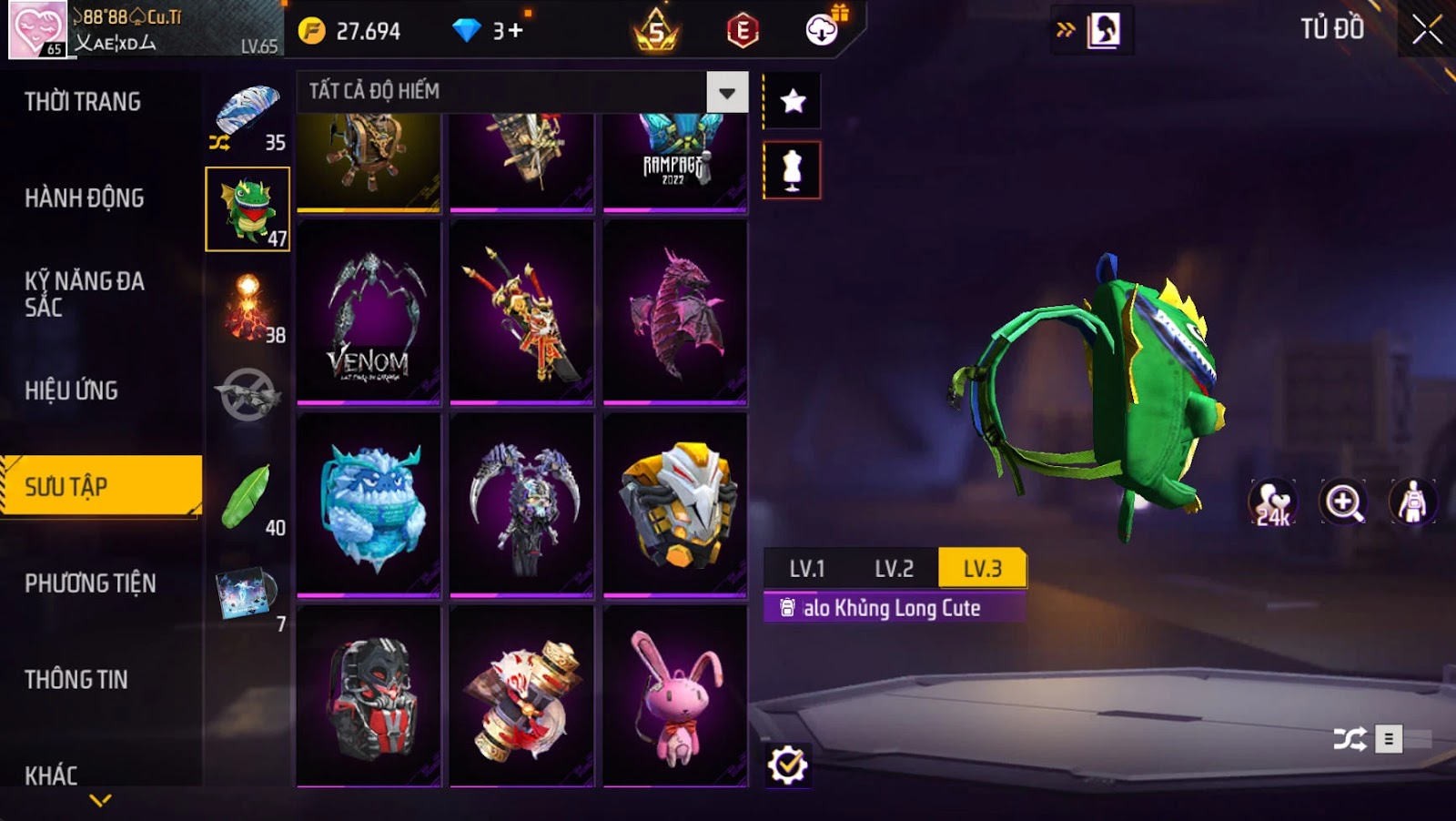The width and height of the screenshot is (1456, 821).
Task: Go to the Phương Tiện tab
Action: click(90, 583)
